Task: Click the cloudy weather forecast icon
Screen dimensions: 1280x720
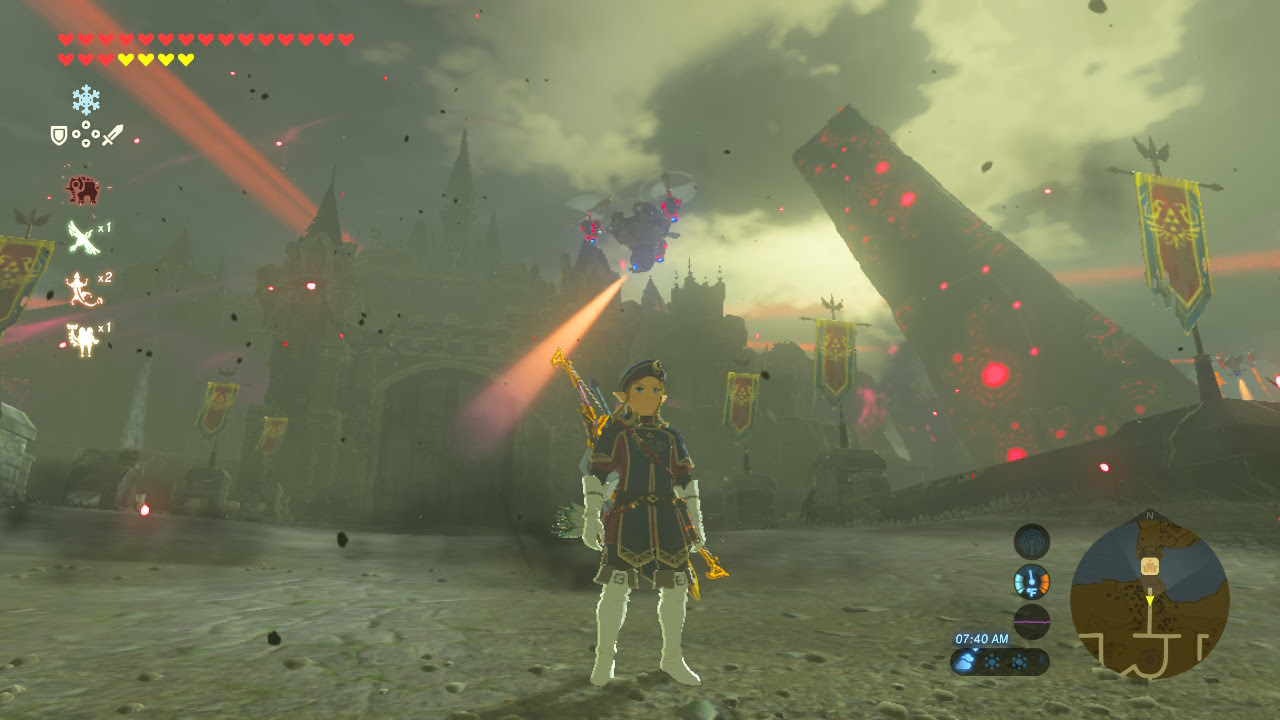Action: pyautogui.click(x=968, y=661)
